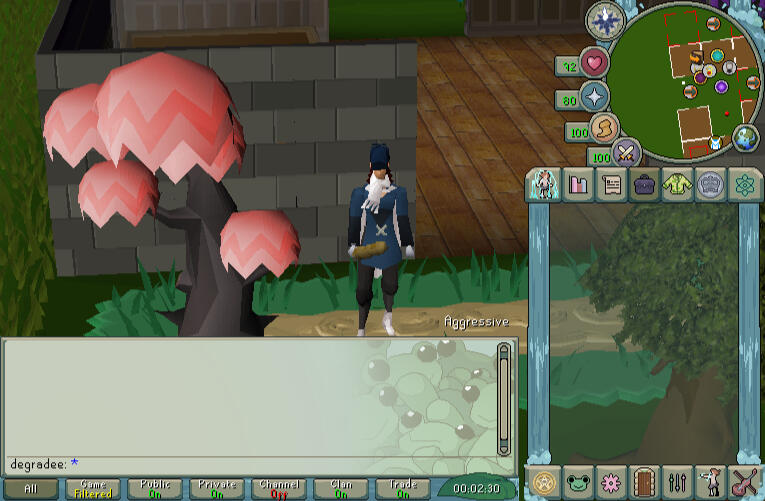Open the inventory bag tab
This screenshot has width=765, height=501.
pyautogui.click(x=645, y=184)
